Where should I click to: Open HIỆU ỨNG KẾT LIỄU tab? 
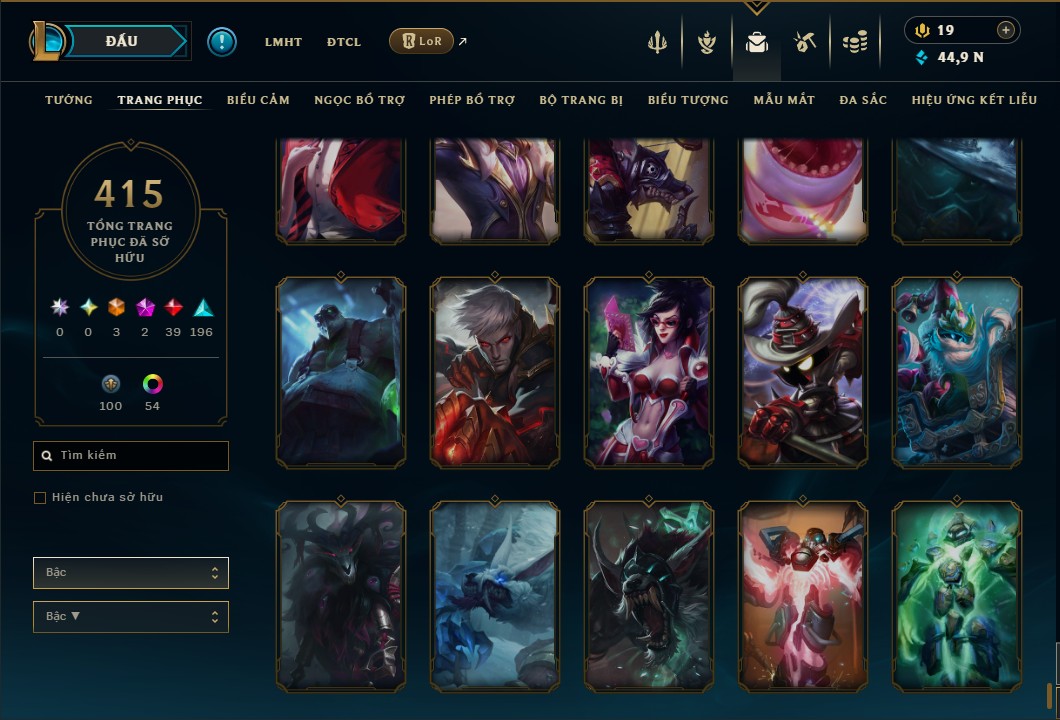coord(974,100)
